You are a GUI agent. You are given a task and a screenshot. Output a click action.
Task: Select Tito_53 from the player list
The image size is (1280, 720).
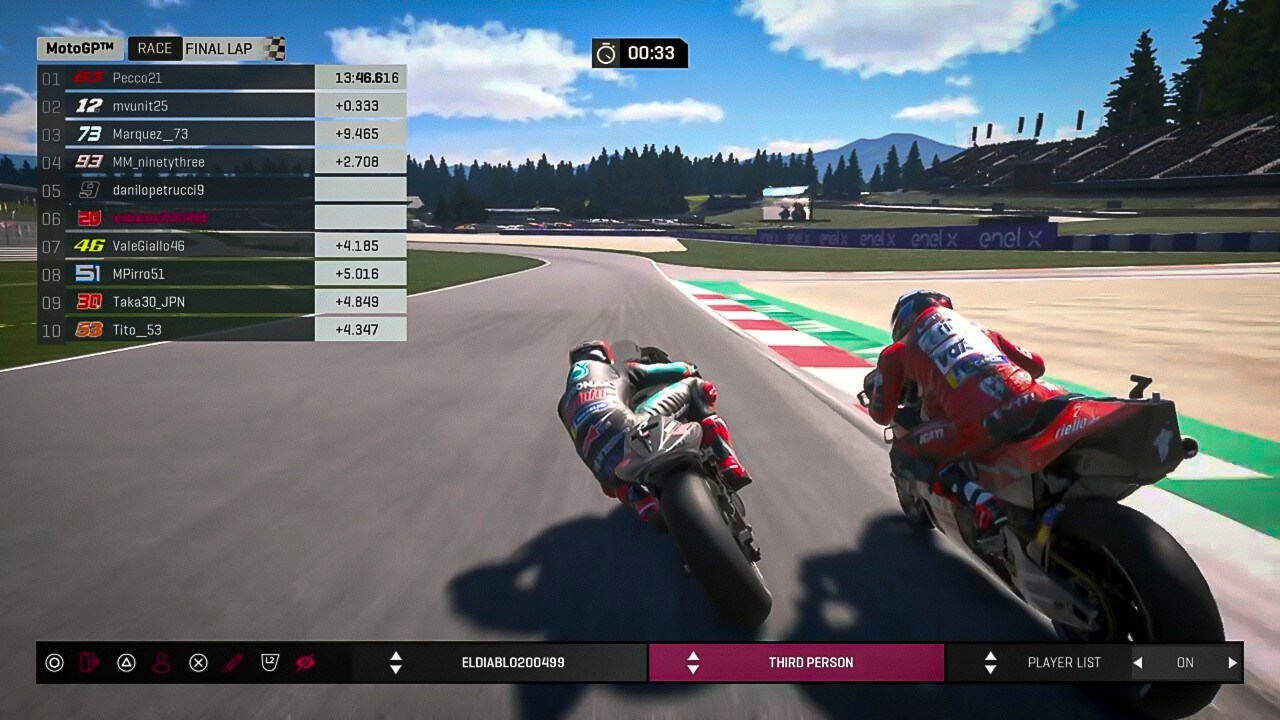pos(137,330)
